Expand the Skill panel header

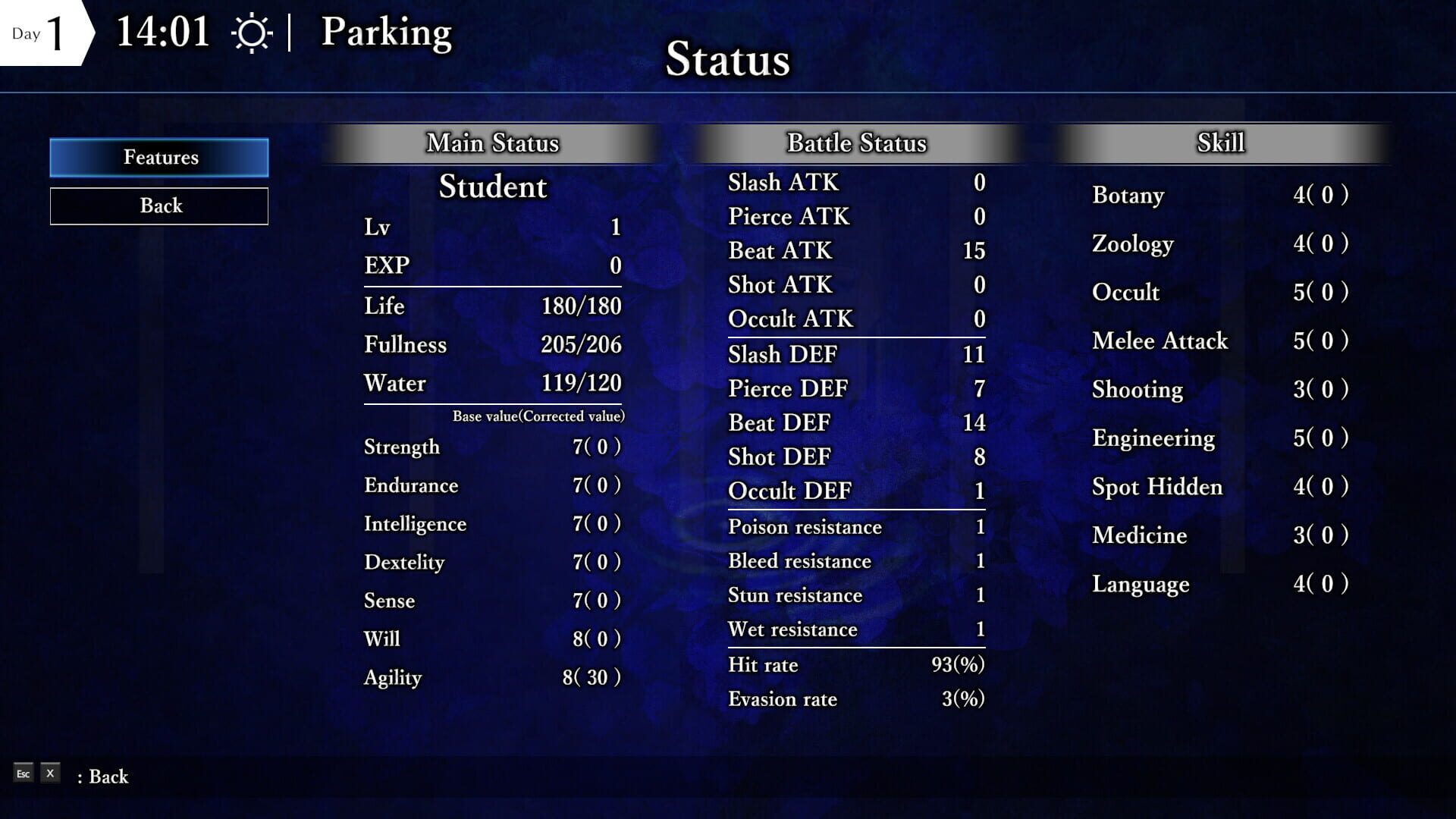1219,143
